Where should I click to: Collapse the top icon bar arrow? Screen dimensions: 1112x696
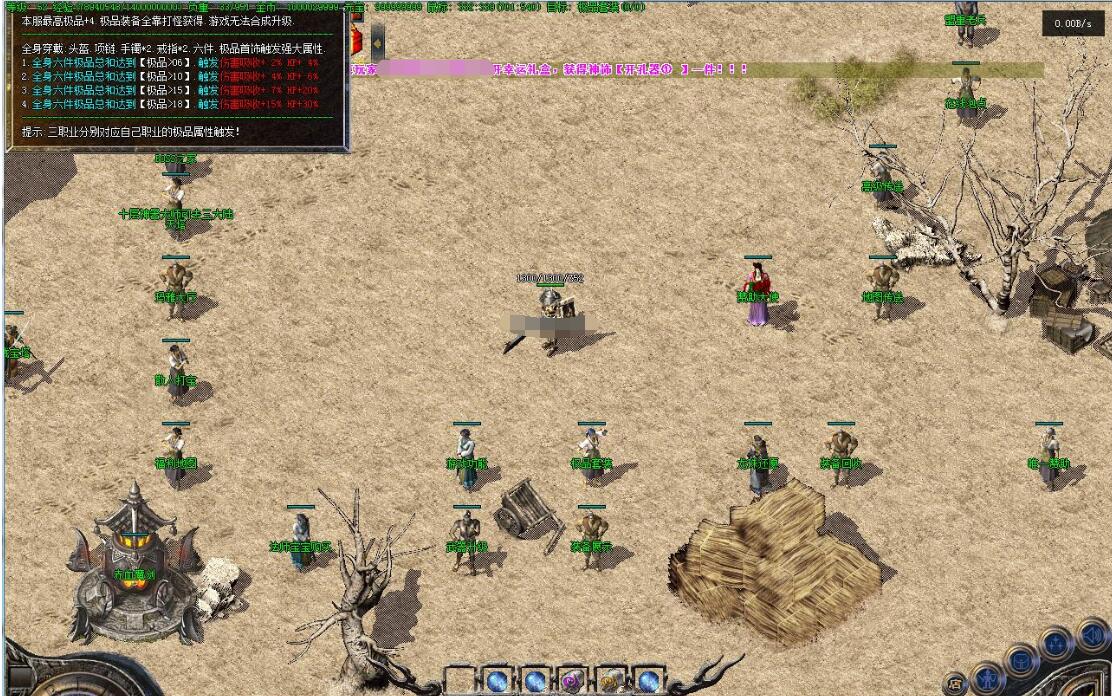(378, 42)
